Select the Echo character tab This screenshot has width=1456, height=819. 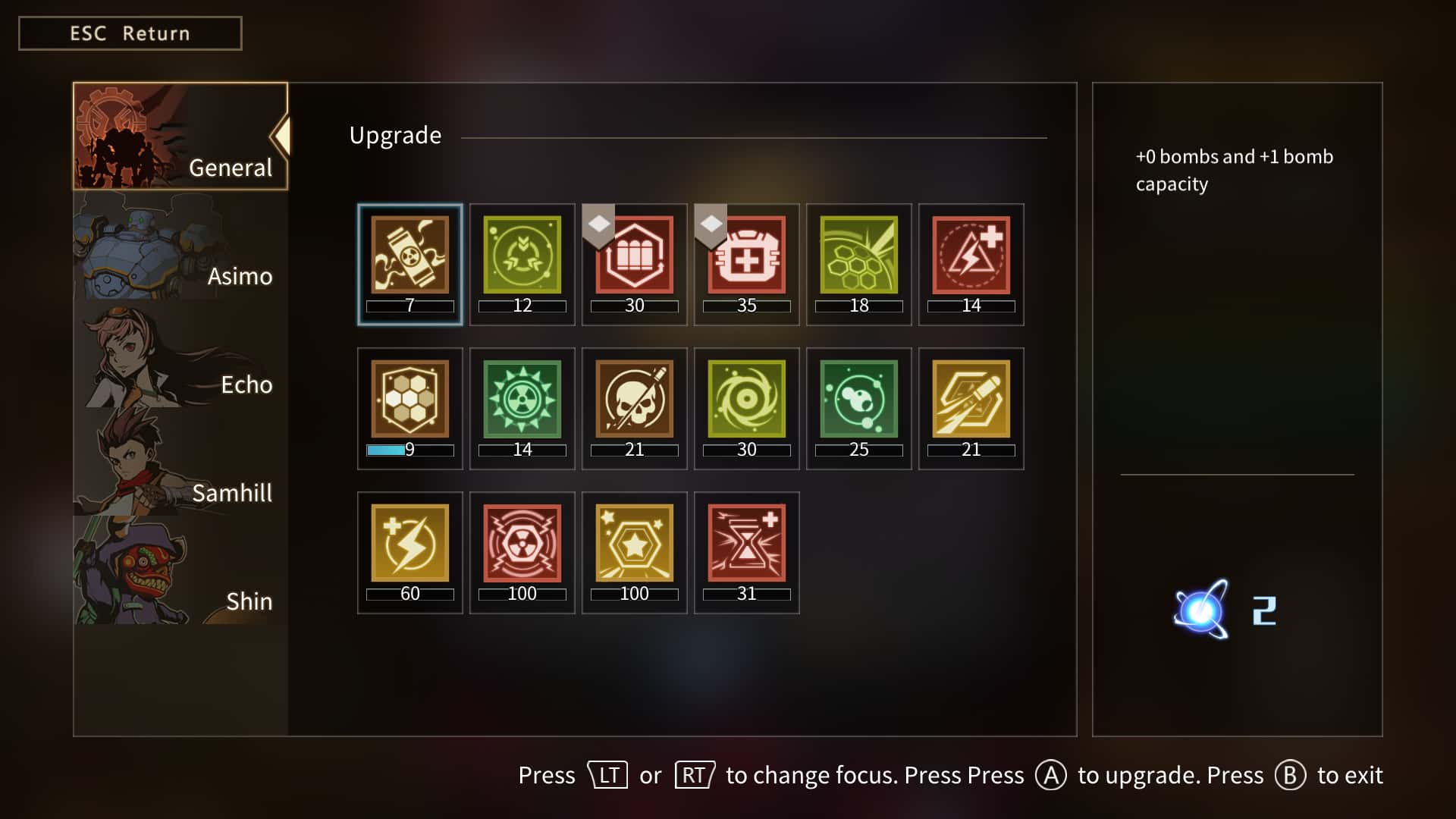180,353
